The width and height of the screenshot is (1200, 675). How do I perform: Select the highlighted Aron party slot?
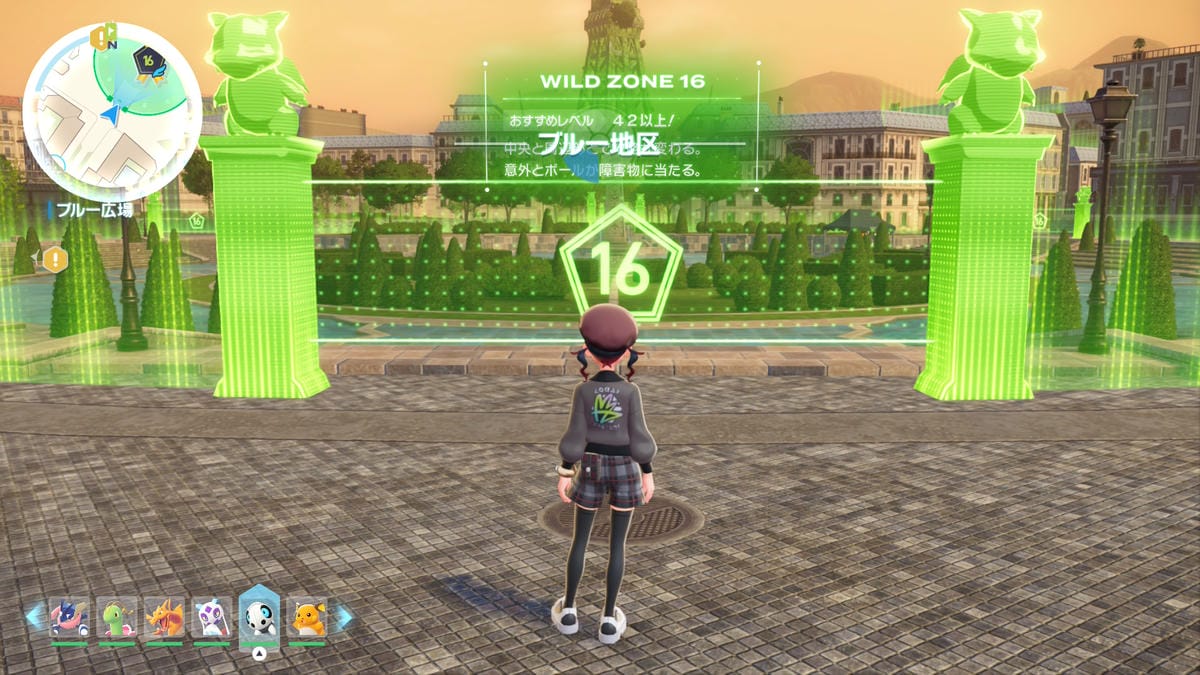click(259, 616)
